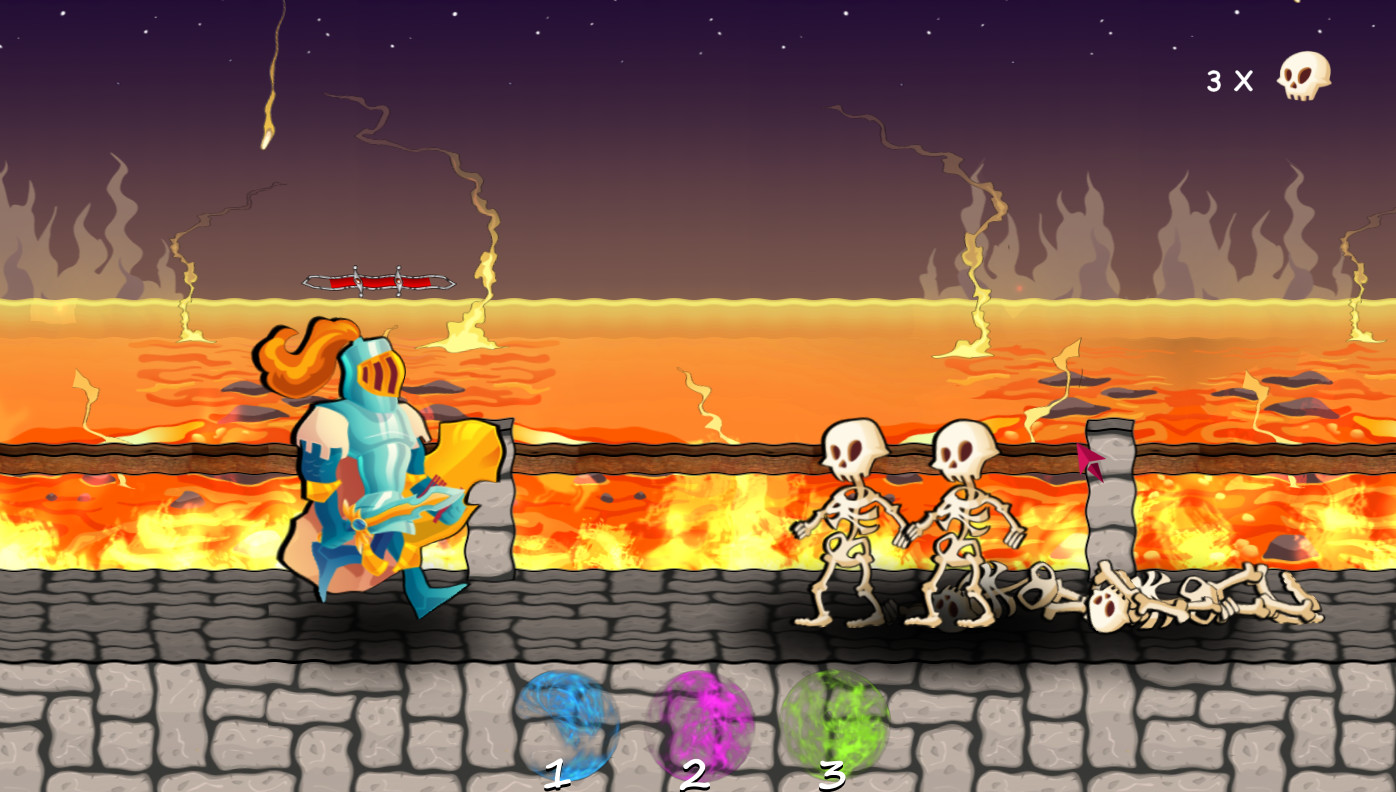Toggle the green spell by clicking orb 3
The height and width of the screenshot is (792, 1396).
click(x=835, y=722)
